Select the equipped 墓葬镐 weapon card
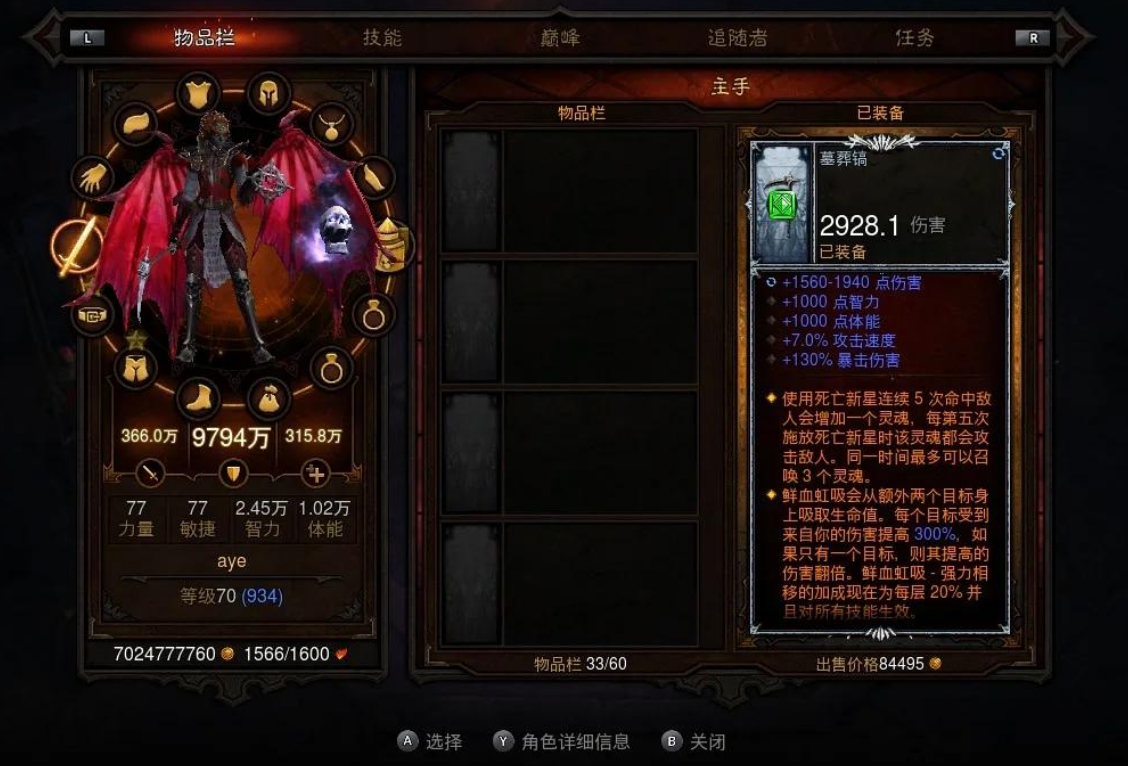The height and width of the screenshot is (766, 1128). pos(880,204)
